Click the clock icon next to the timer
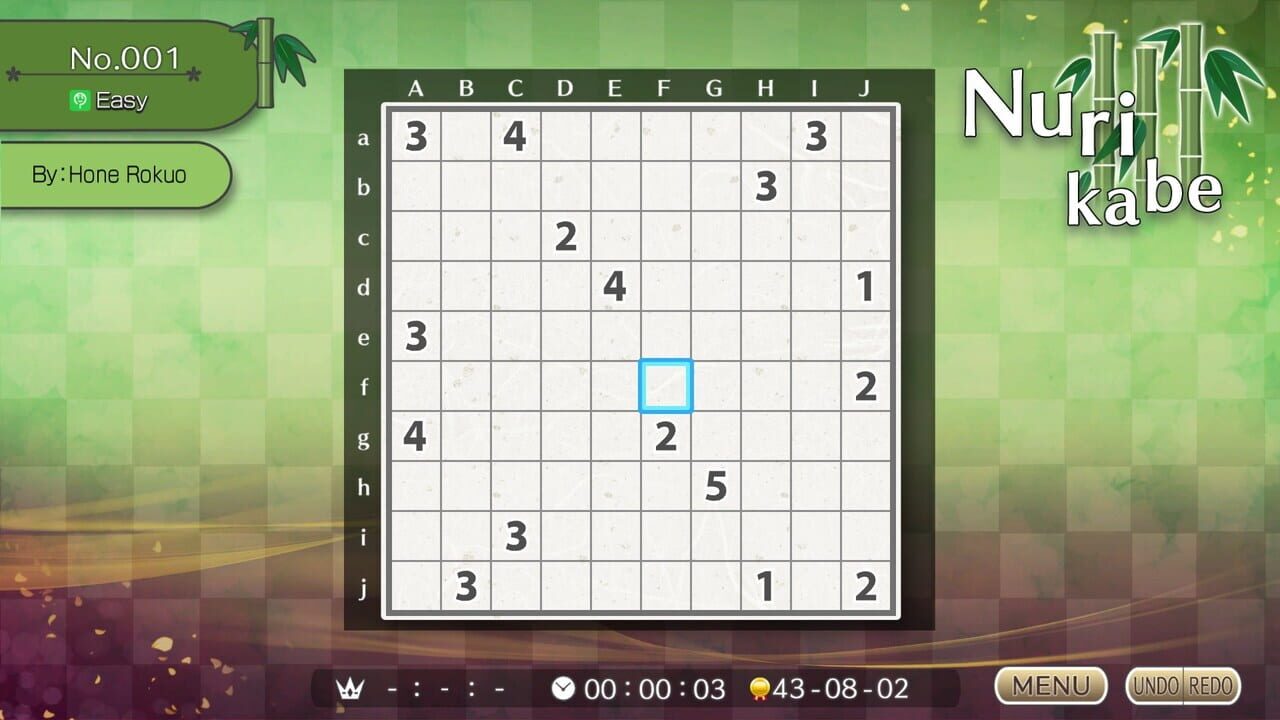1280x720 pixels. click(x=565, y=688)
